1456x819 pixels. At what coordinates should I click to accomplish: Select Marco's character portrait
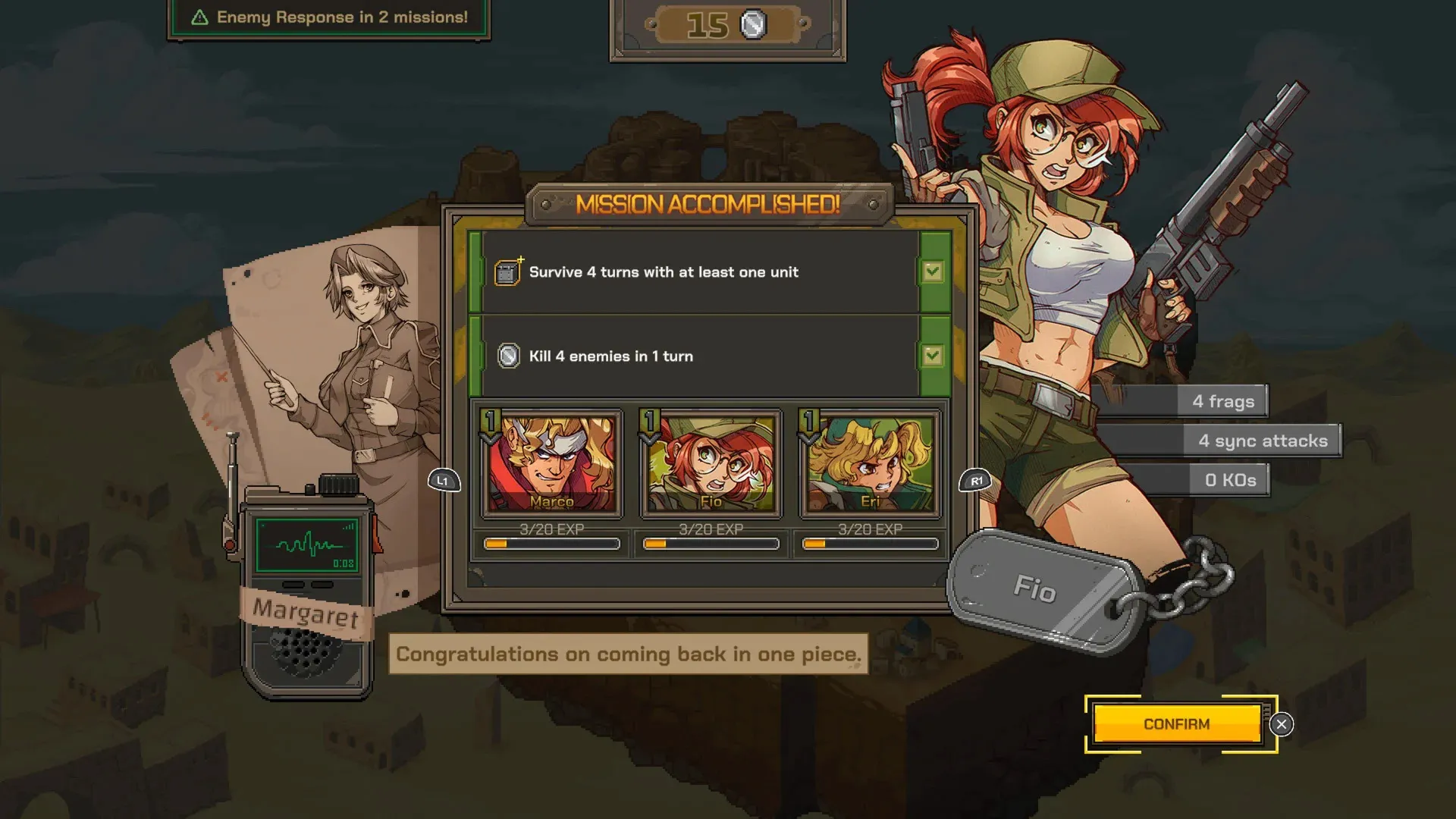coord(551,463)
